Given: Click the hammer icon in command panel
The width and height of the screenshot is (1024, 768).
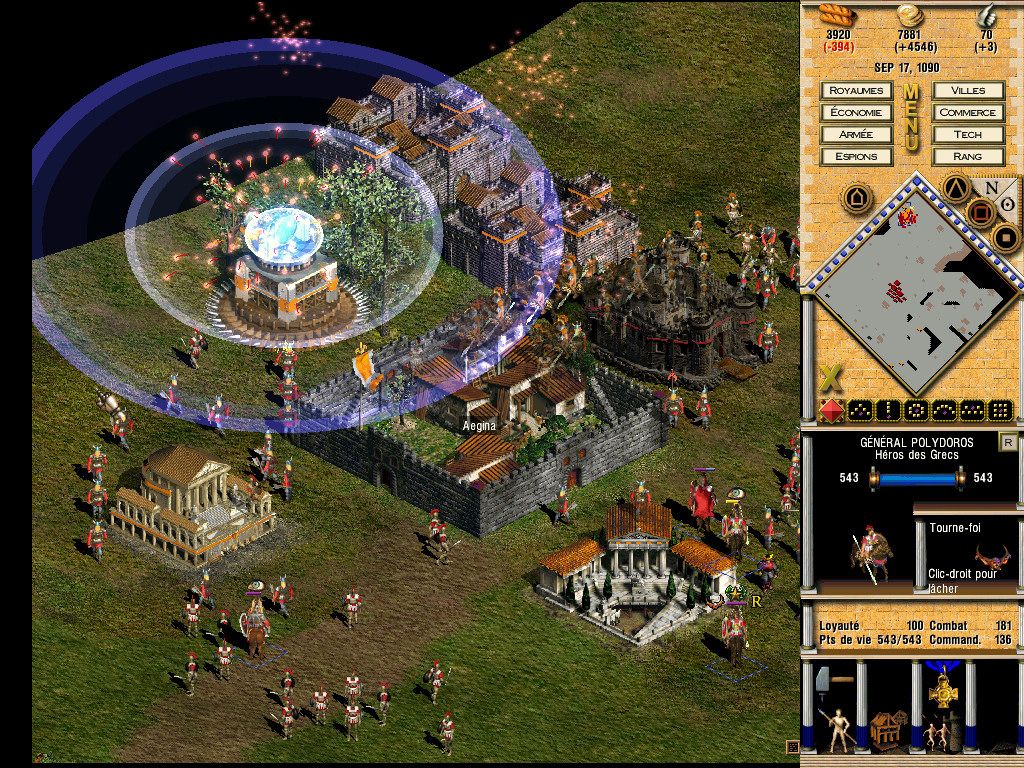Looking at the screenshot, I should [831, 681].
